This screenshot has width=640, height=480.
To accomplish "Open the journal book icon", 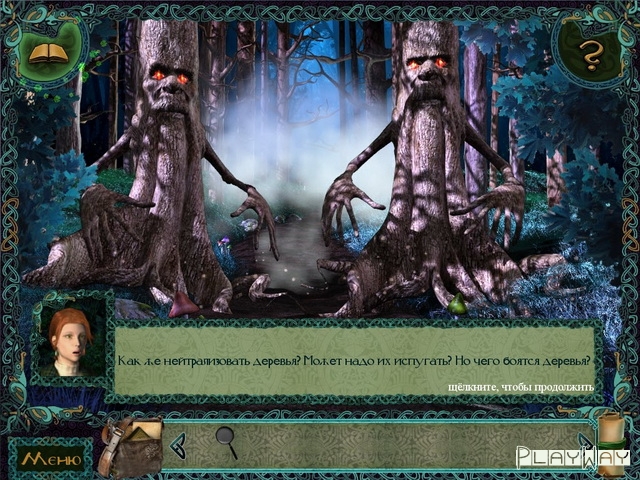I will (46, 51).
